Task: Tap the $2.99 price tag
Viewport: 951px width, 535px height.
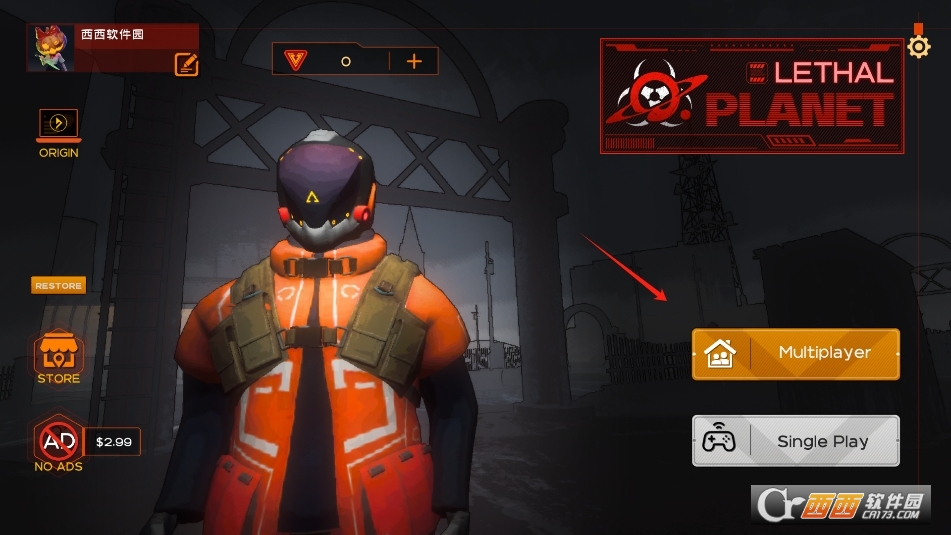Action: click(x=114, y=441)
